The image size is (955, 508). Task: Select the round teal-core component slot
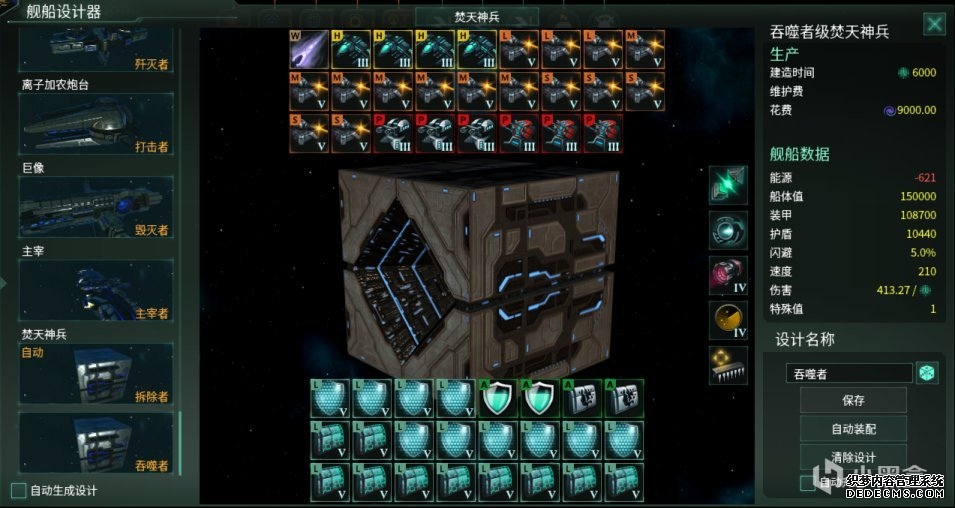pos(728,230)
